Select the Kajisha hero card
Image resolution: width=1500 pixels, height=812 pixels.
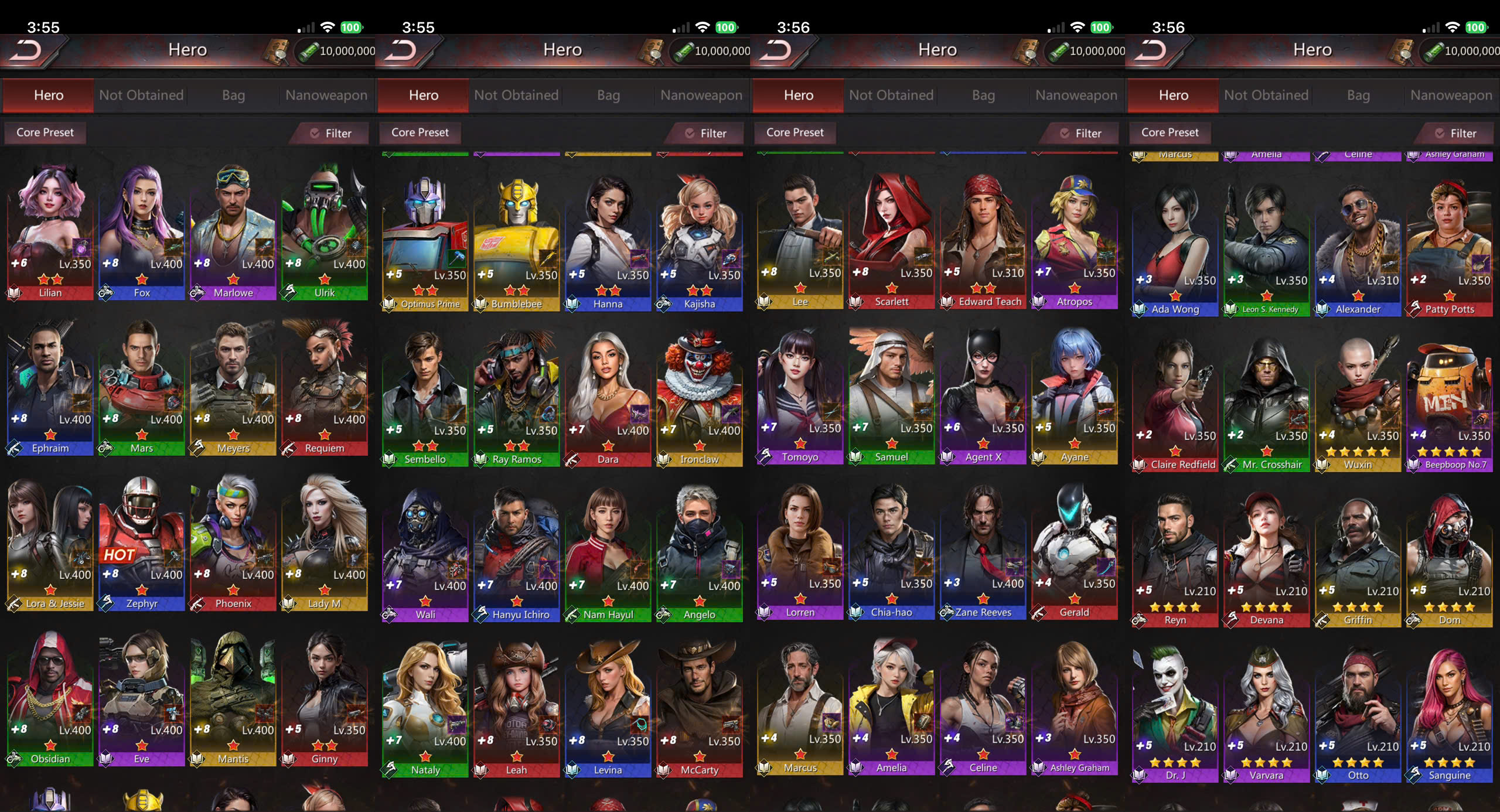coord(700,243)
